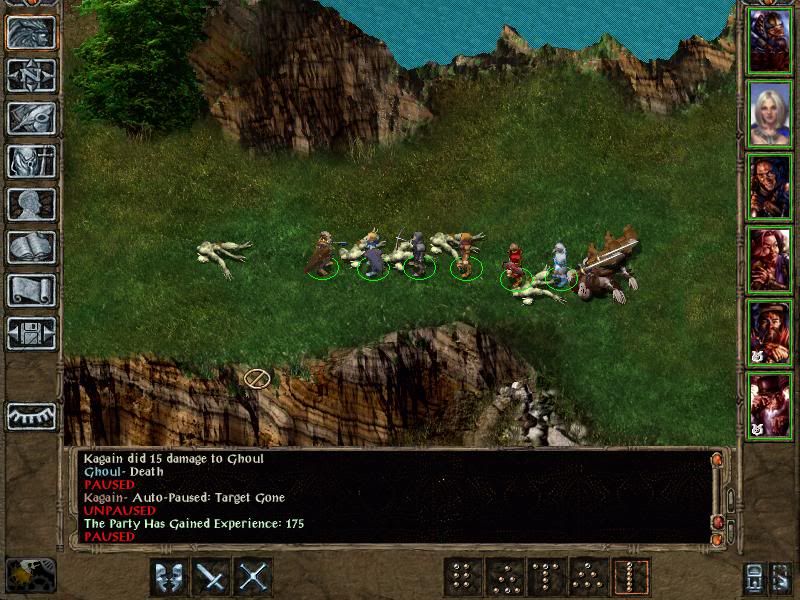Open the save/options floppy disk menu

pos(31,333)
